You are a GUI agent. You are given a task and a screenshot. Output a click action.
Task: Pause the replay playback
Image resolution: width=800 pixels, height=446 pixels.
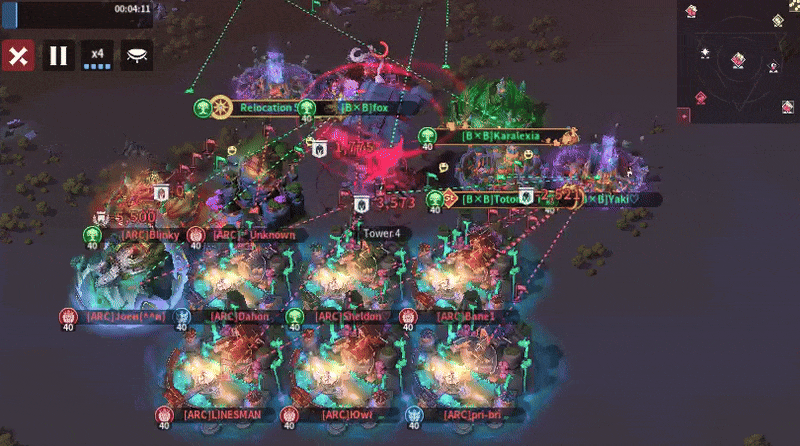(x=58, y=55)
